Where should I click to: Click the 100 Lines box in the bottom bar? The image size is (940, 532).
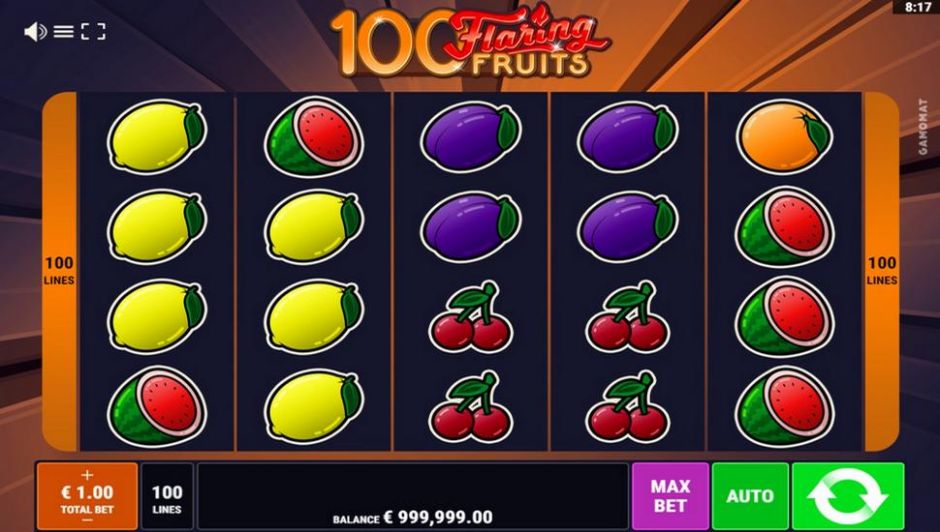tap(167, 497)
